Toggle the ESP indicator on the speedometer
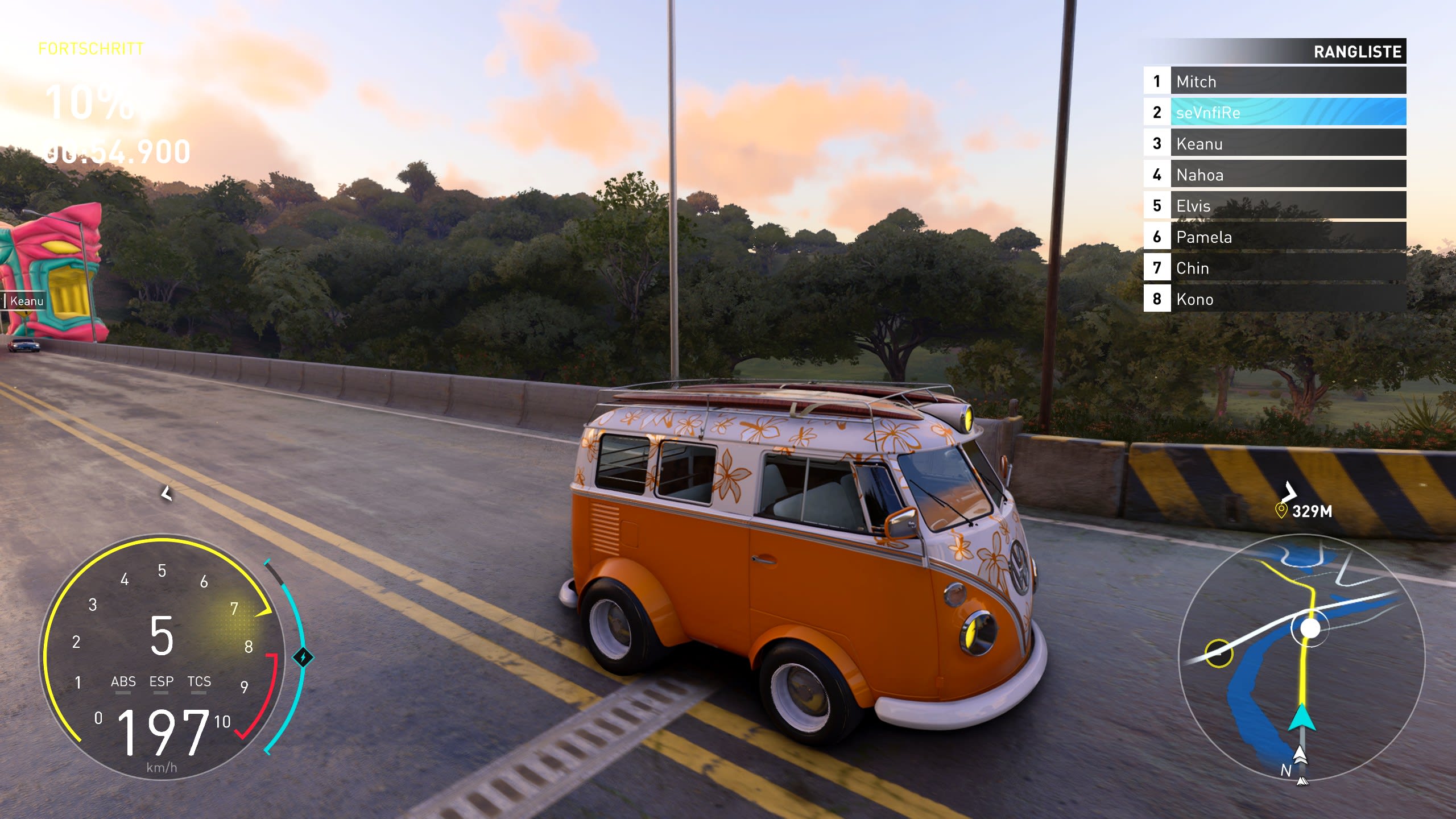1456x819 pixels. tap(161, 682)
